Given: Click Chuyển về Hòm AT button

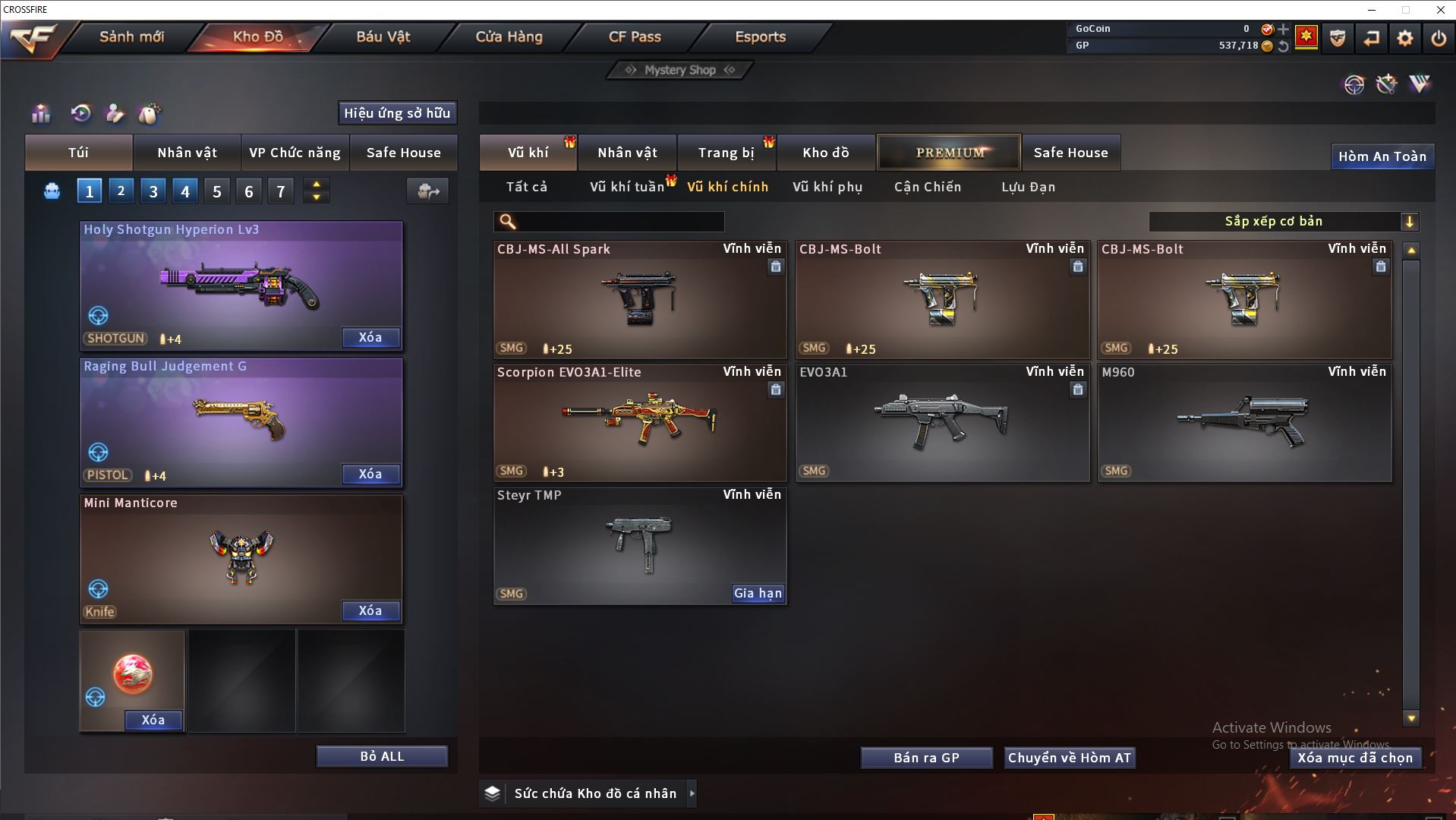Looking at the screenshot, I should tap(1069, 758).
